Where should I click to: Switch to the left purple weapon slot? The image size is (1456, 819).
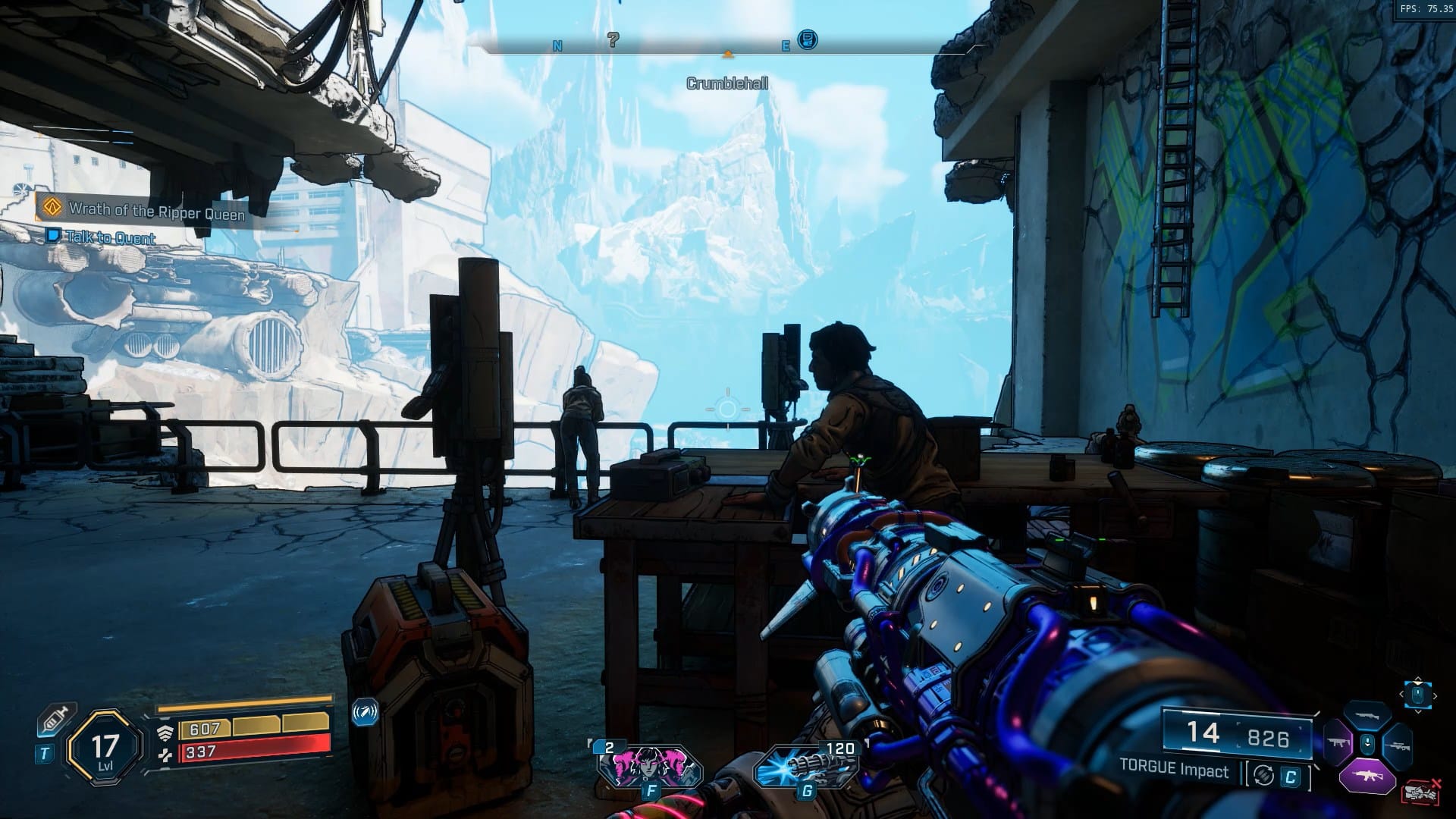click(1336, 743)
